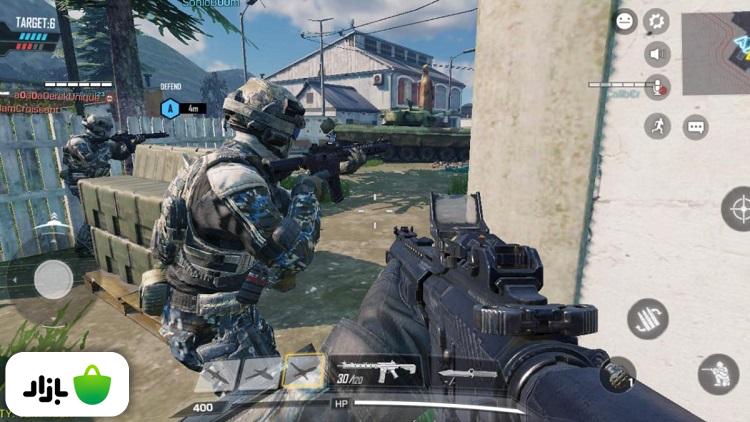The height and width of the screenshot is (422, 750).
Task: Tap the crosshair aim-down-sights button
Action: (740, 208)
